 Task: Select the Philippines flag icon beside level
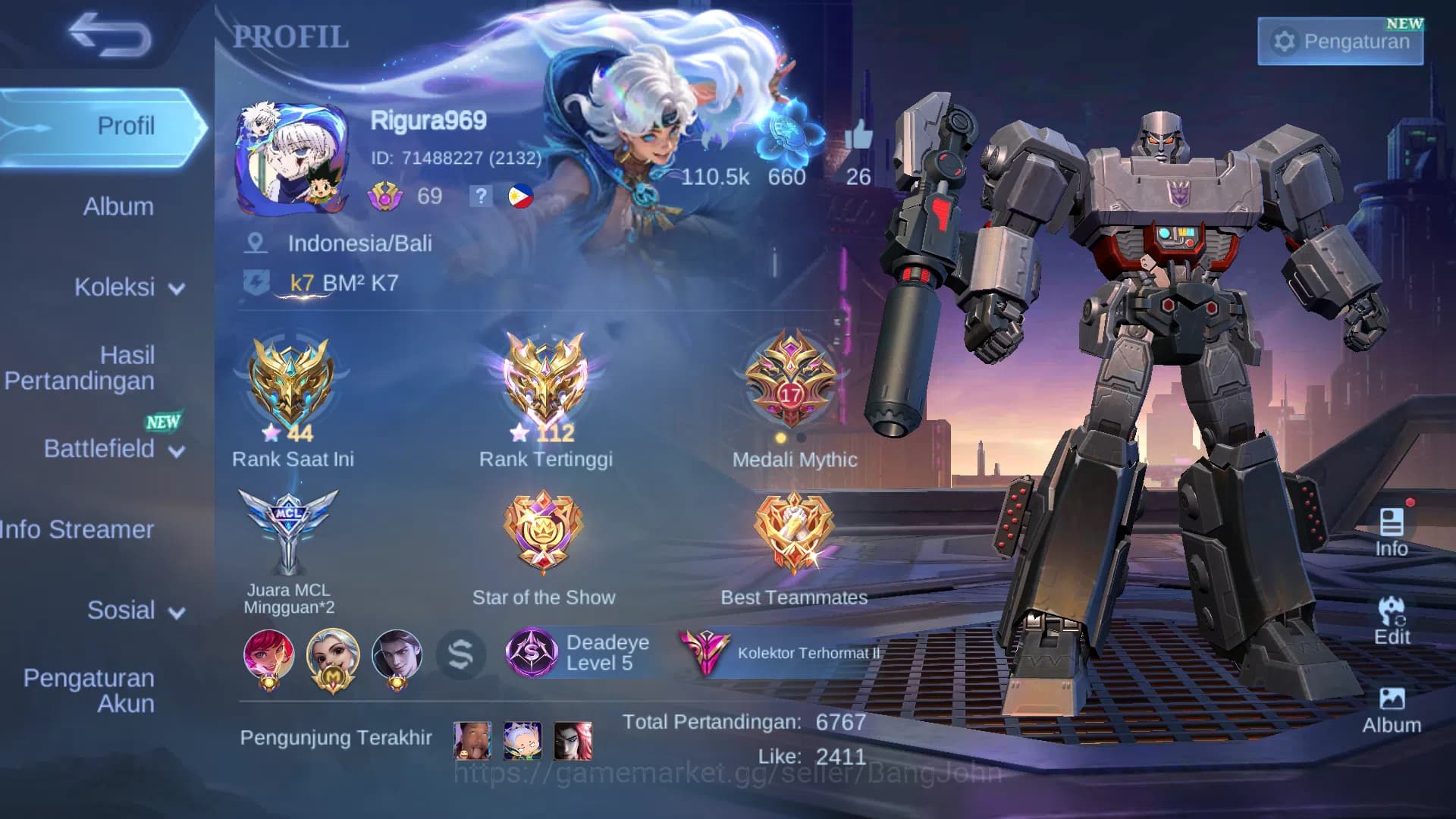click(x=520, y=196)
